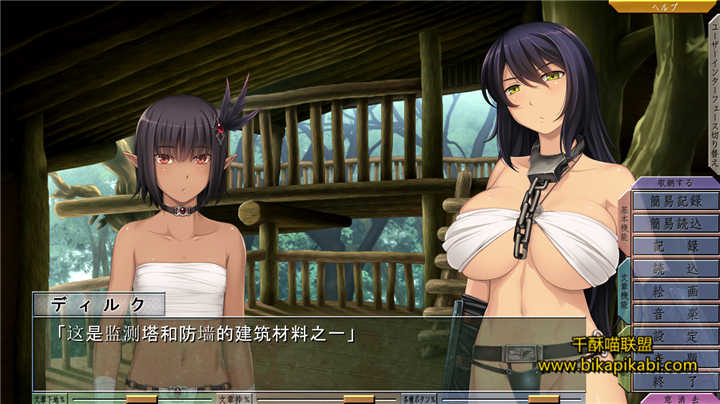
Task: Adjust the leftmost bottom slider
Action: pos(141,398)
